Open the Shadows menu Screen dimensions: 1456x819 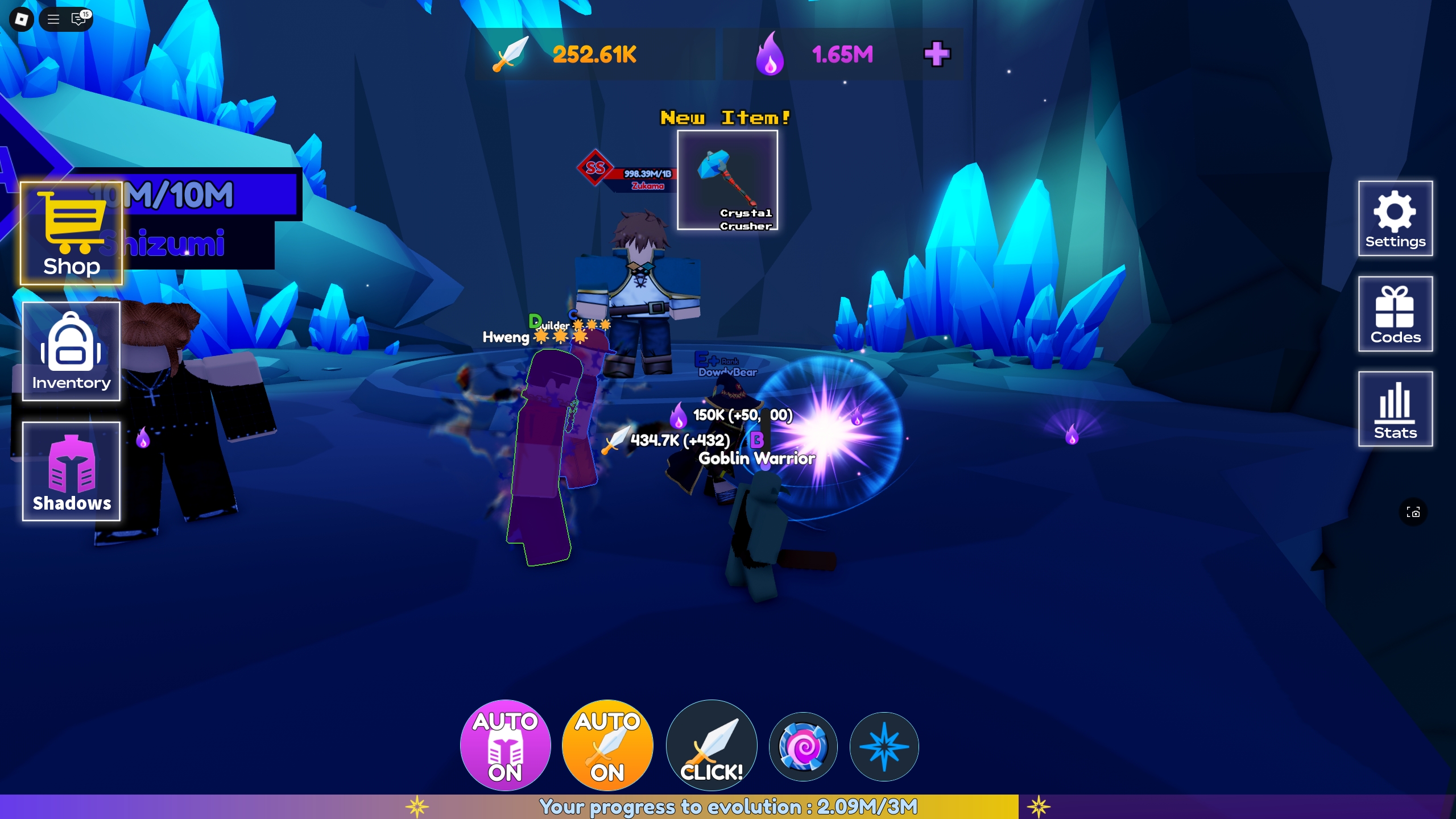point(72,471)
